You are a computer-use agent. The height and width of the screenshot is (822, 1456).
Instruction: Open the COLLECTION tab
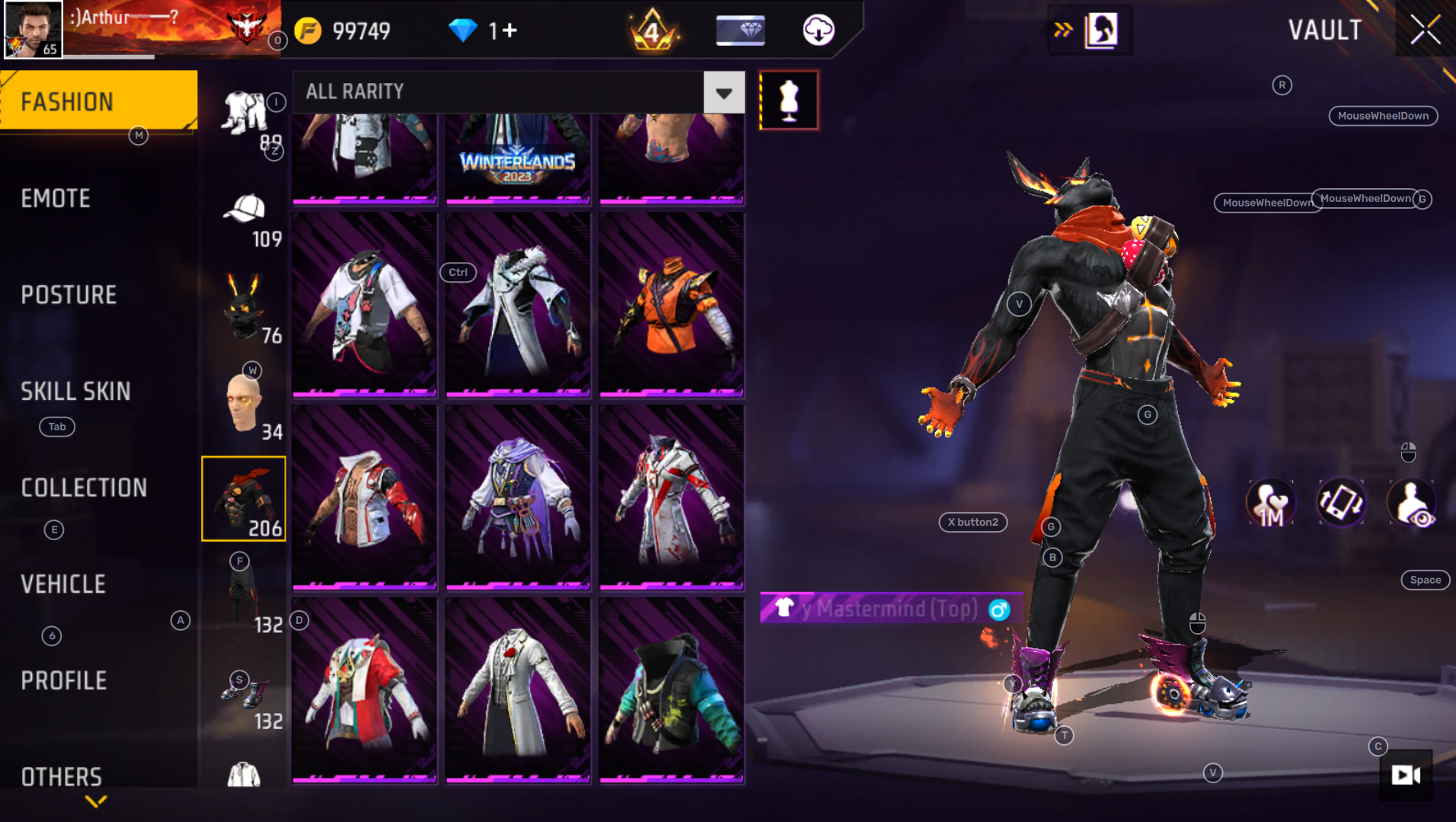tap(84, 488)
